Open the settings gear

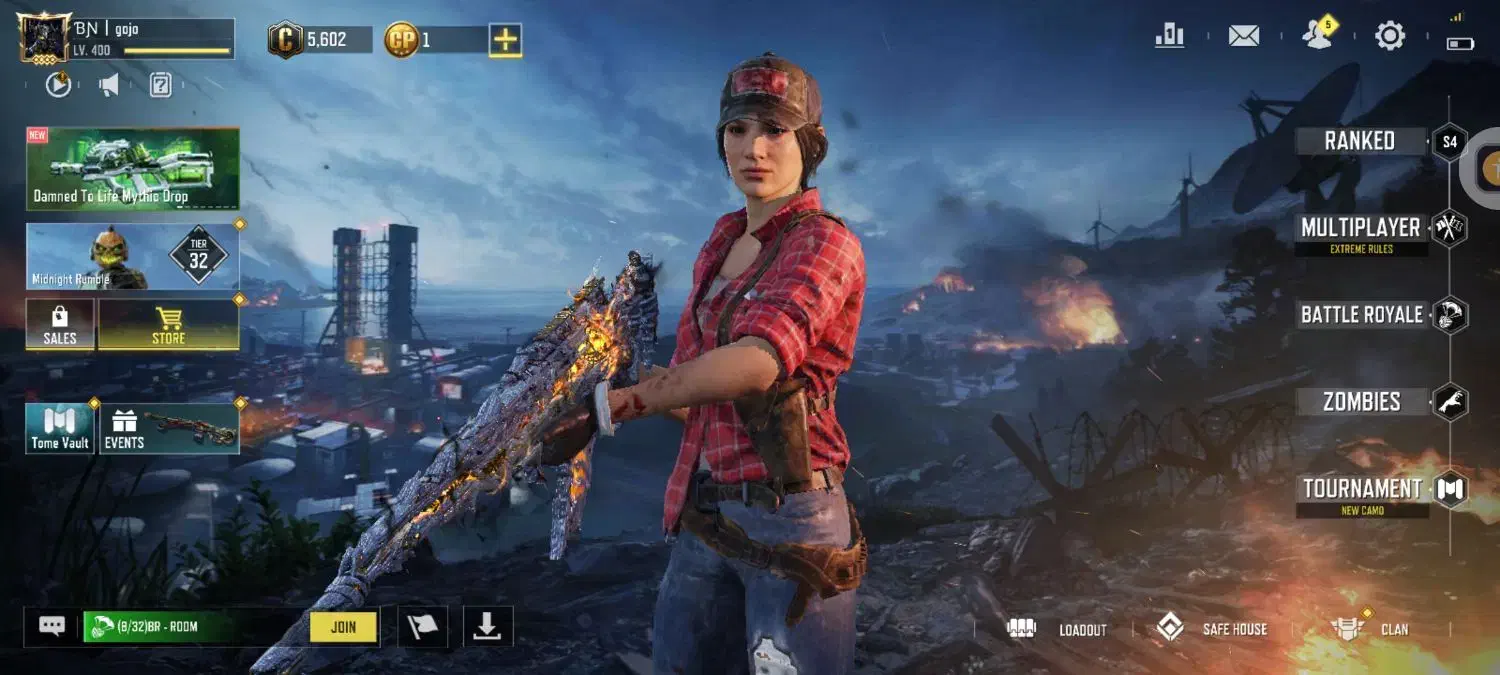(1390, 36)
